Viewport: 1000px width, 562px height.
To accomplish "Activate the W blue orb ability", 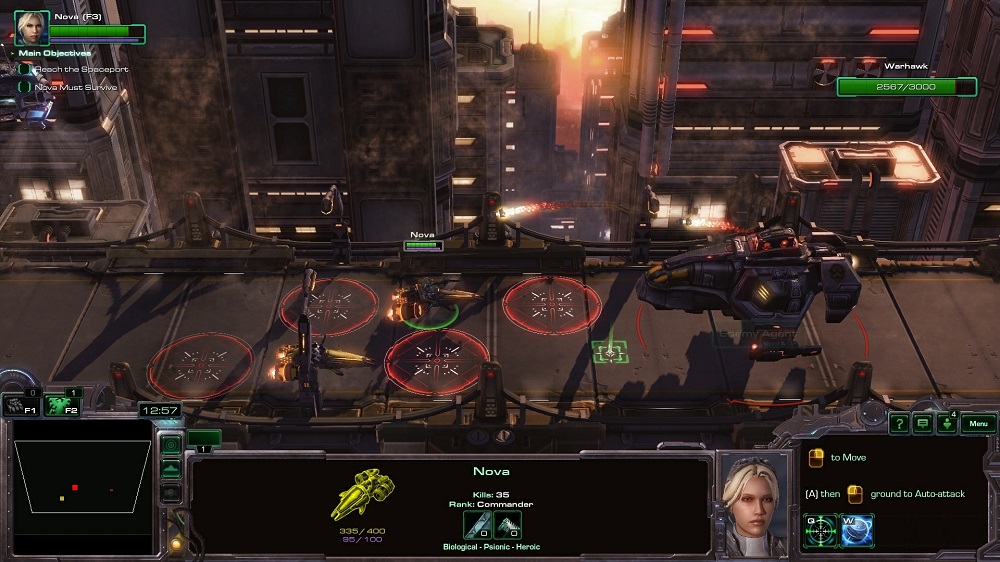I will point(858,529).
